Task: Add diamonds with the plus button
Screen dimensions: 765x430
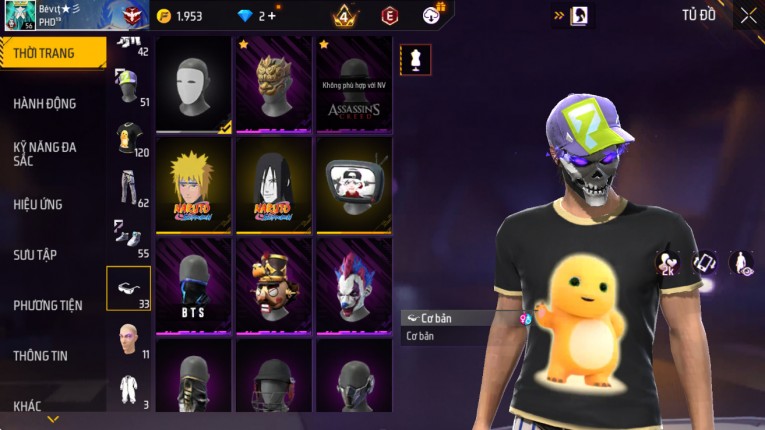Action: [x=271, y=16]
